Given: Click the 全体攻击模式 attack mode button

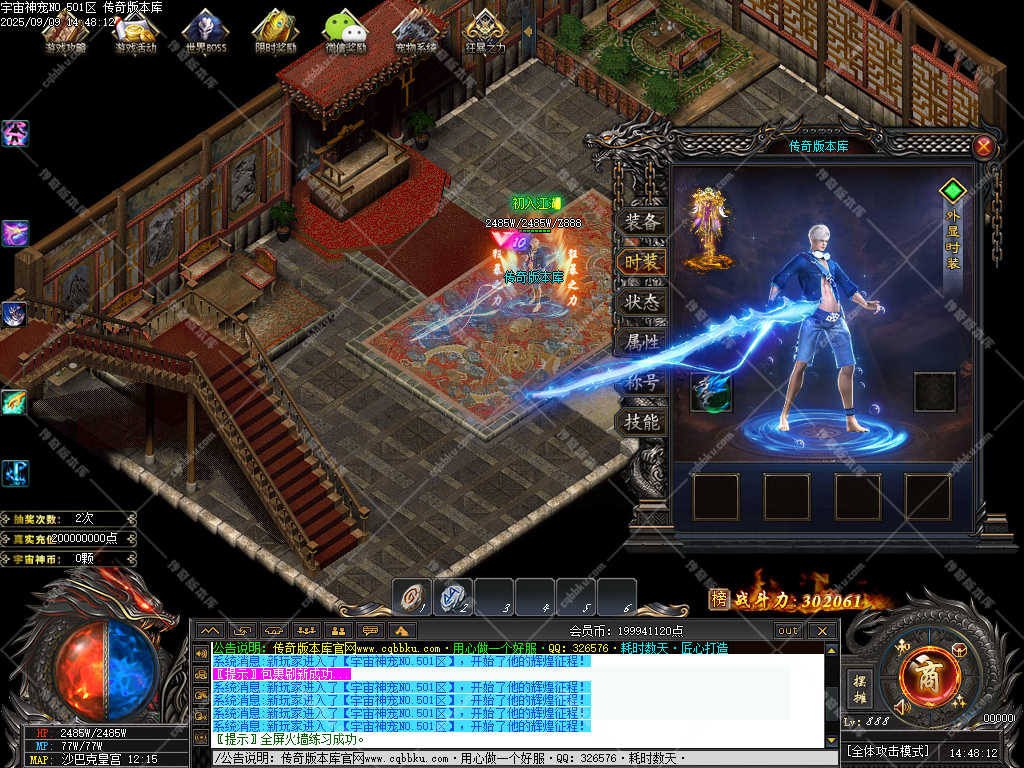Looking at the screenshot, I should coord(888,751).
